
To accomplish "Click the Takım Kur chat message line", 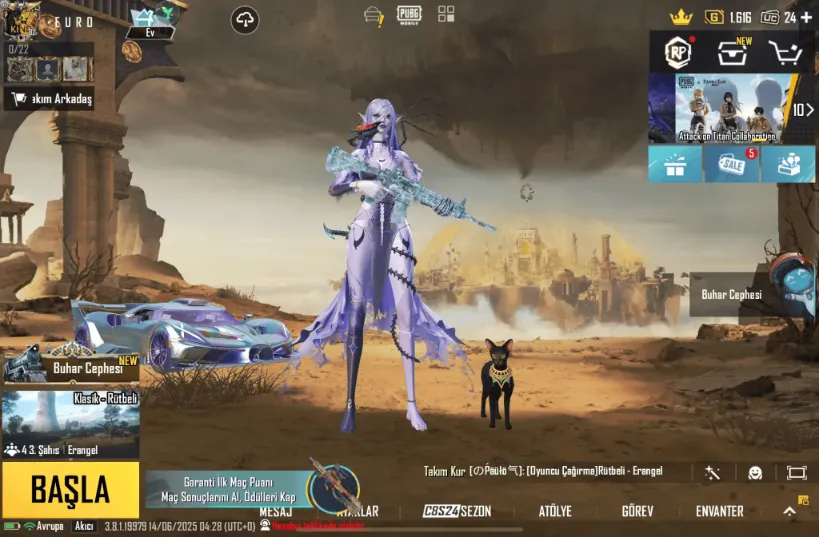I will point(543,471).
